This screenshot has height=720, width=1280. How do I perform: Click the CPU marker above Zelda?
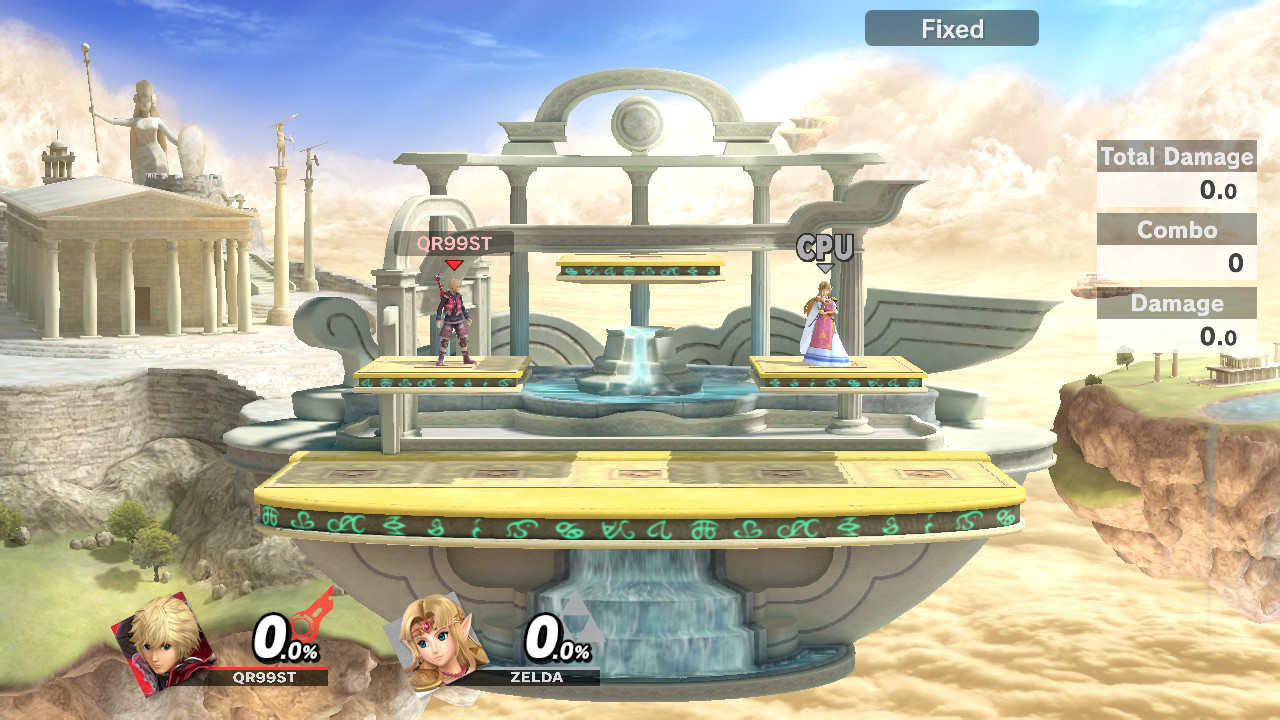click(x=824, y=248)
